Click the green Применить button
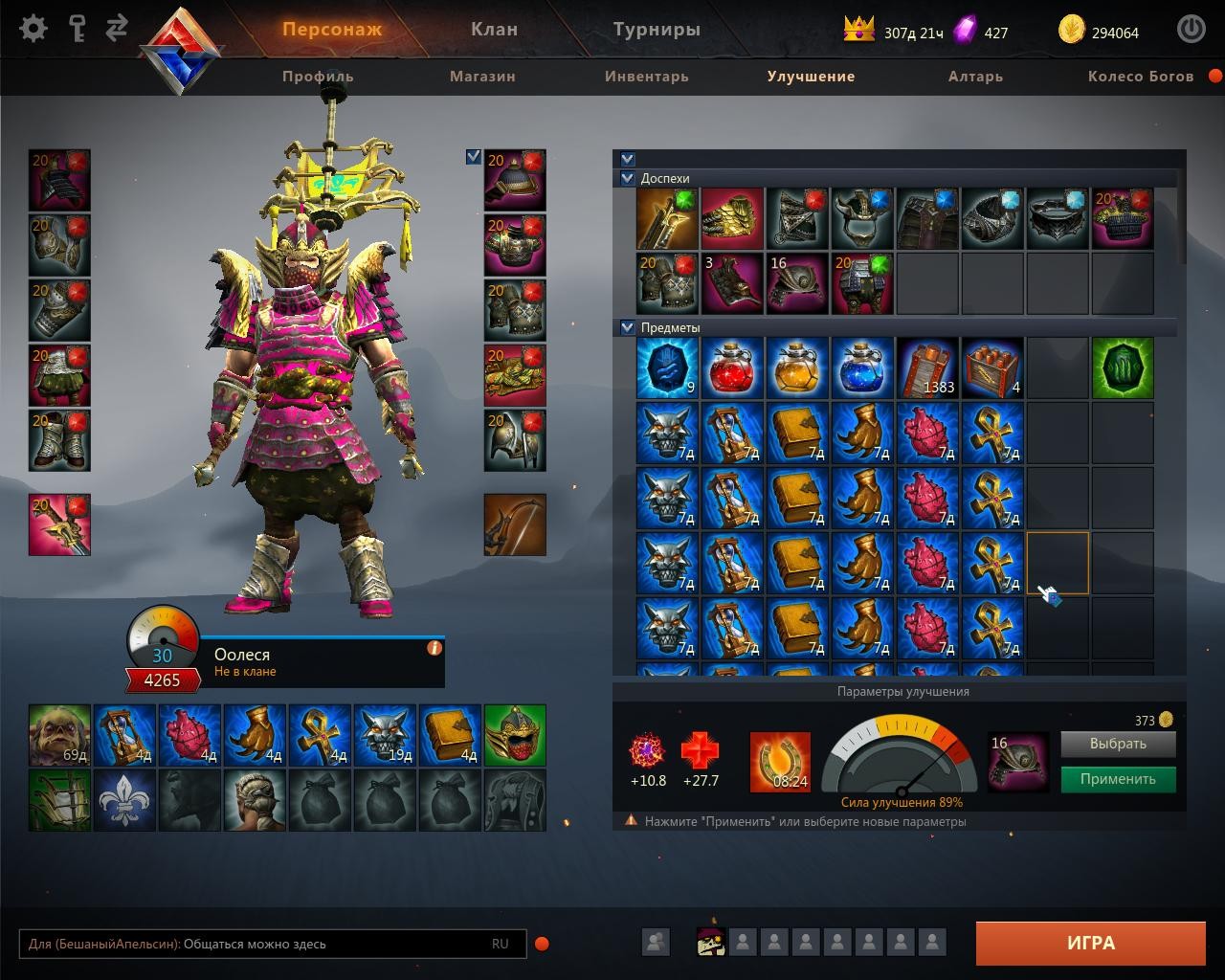 [1117, 779]
